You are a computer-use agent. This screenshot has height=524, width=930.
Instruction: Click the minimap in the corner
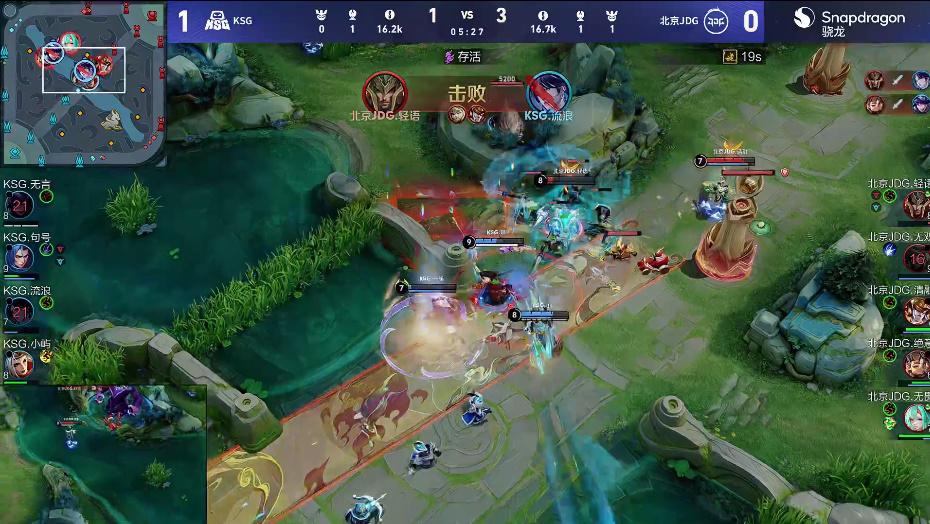[84, 83]
